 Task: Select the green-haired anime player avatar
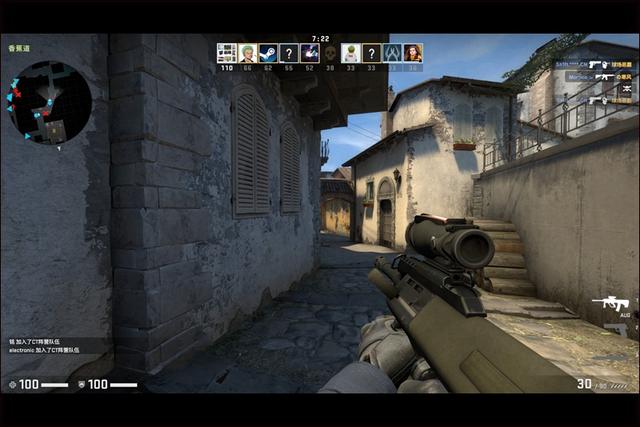pyautogui.click(x=247, y=53)
